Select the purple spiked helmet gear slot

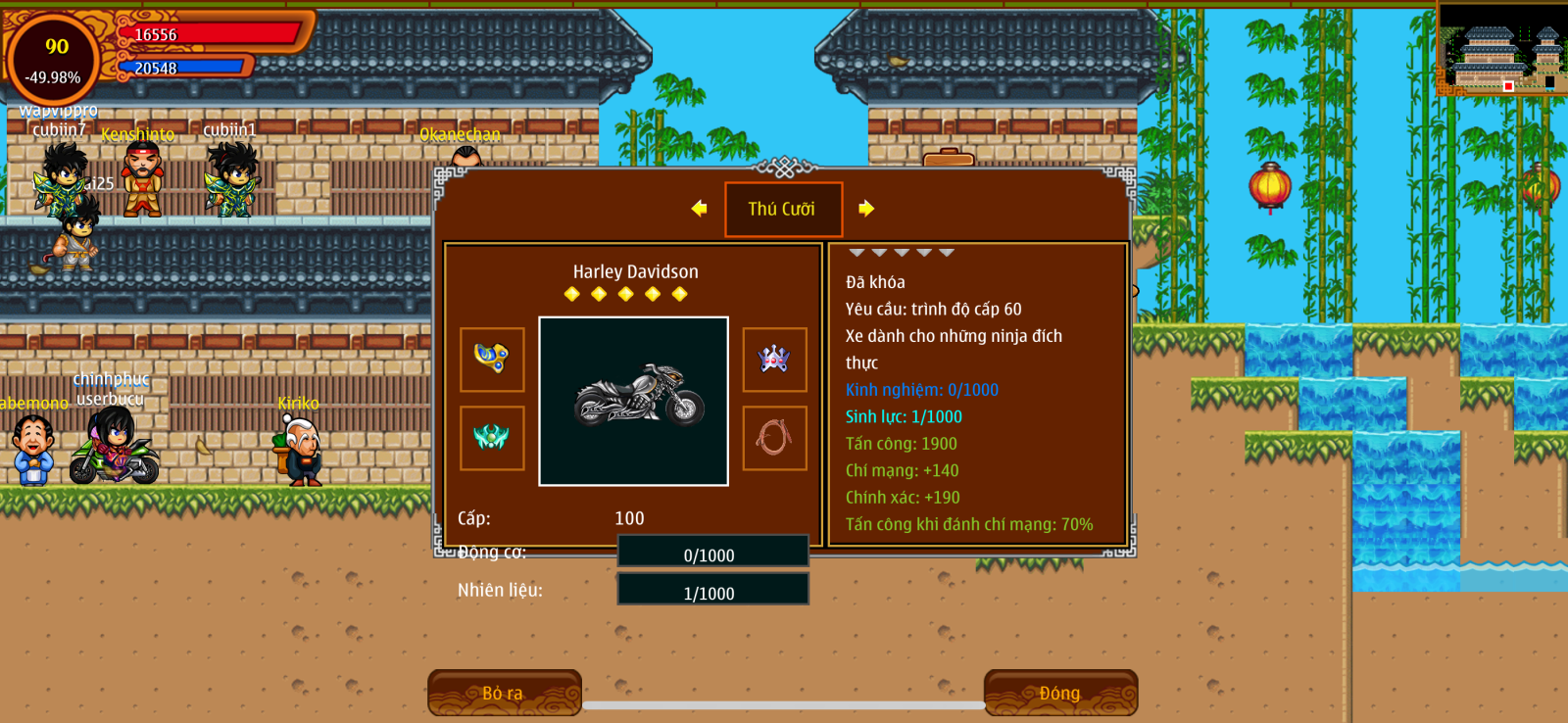(774, 360)
